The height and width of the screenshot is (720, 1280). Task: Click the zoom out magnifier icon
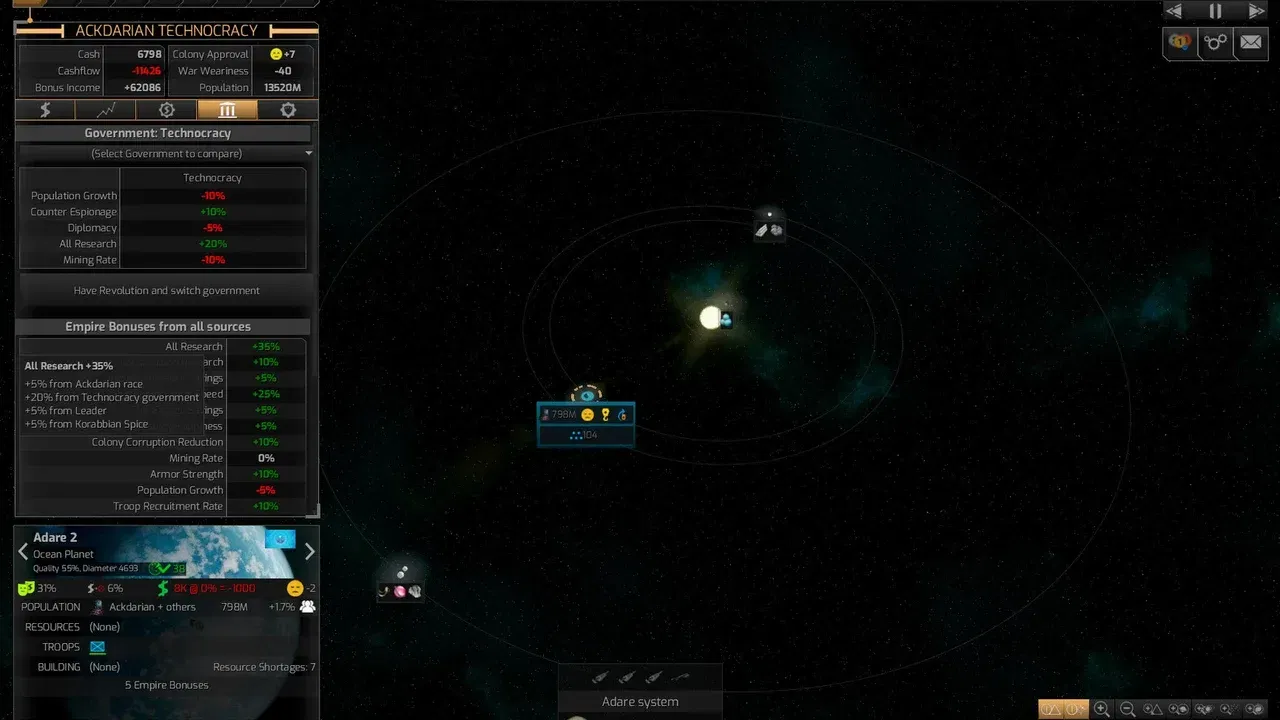[1127, 709]
